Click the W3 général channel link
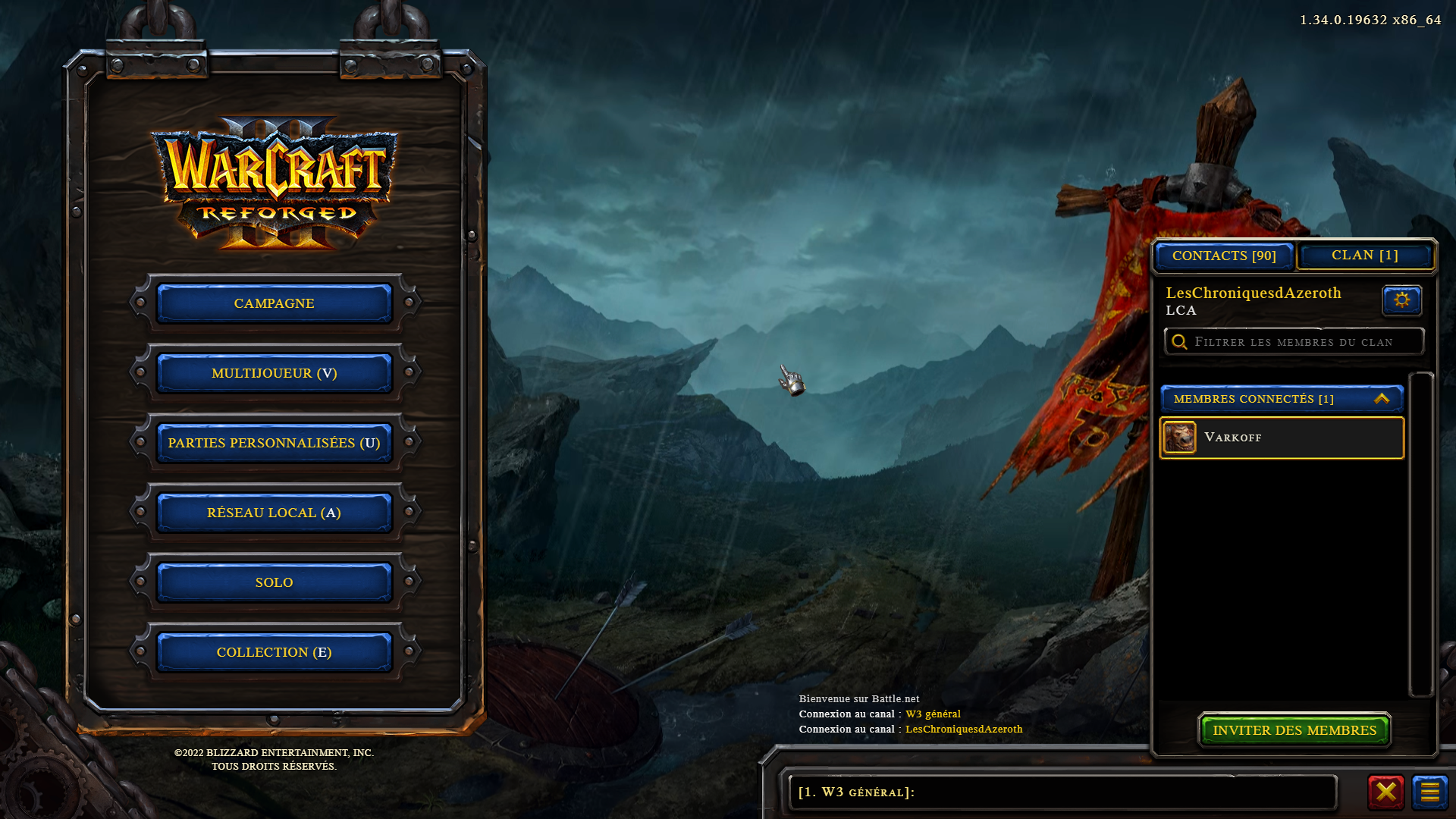Viewport: 1456px width, 819px height. (x=933, y=714)
